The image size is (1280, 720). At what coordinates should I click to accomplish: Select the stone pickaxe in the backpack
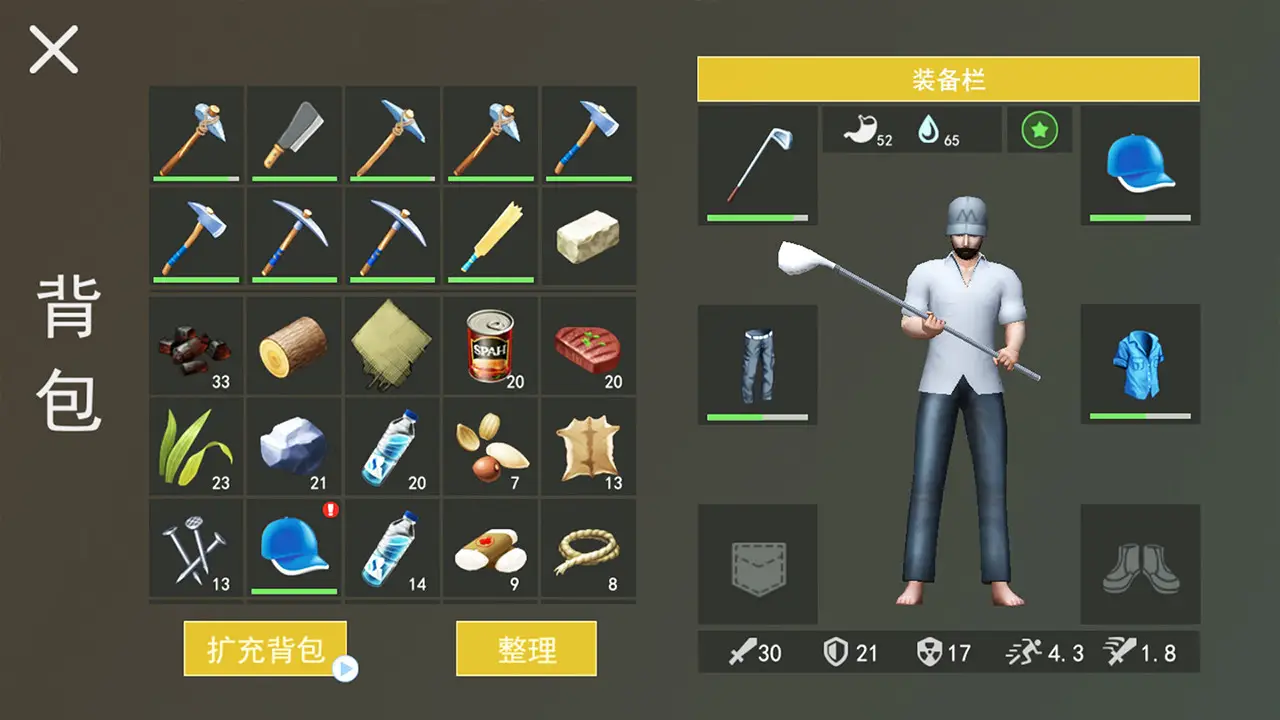pyautogui.click(x=391, y=137)
